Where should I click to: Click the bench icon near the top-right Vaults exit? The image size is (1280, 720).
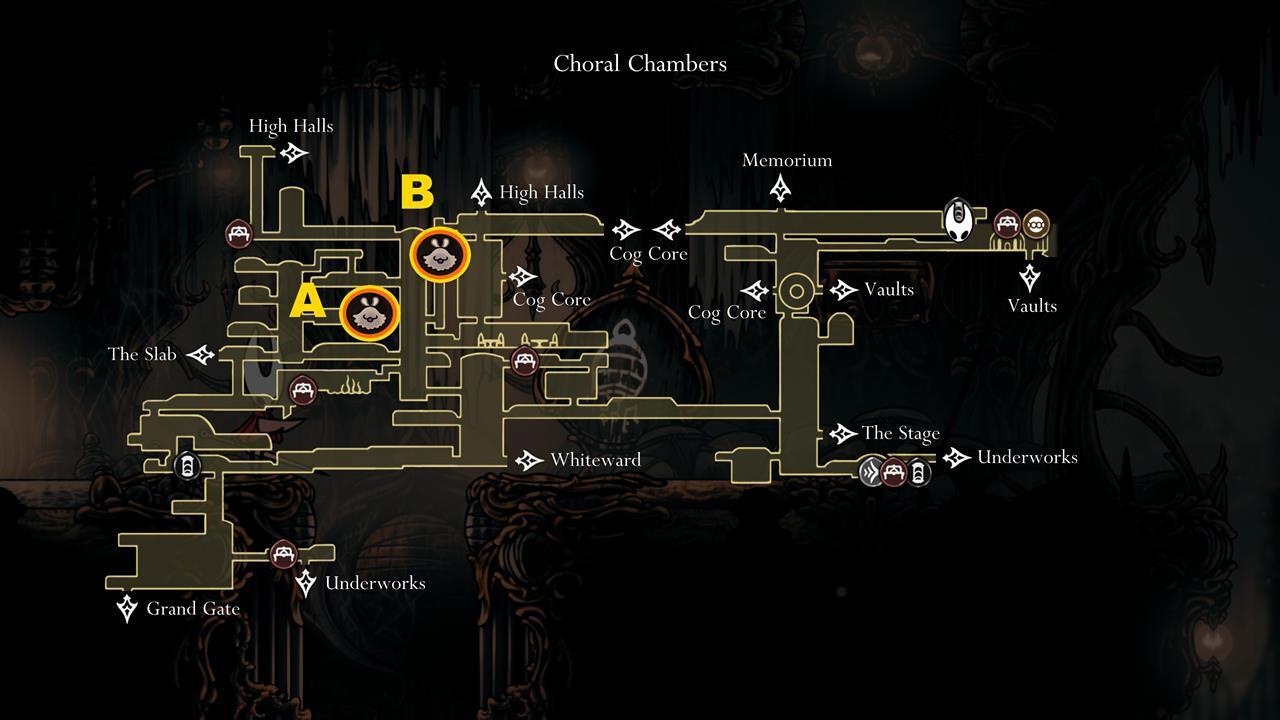[x=1007, y=224]
